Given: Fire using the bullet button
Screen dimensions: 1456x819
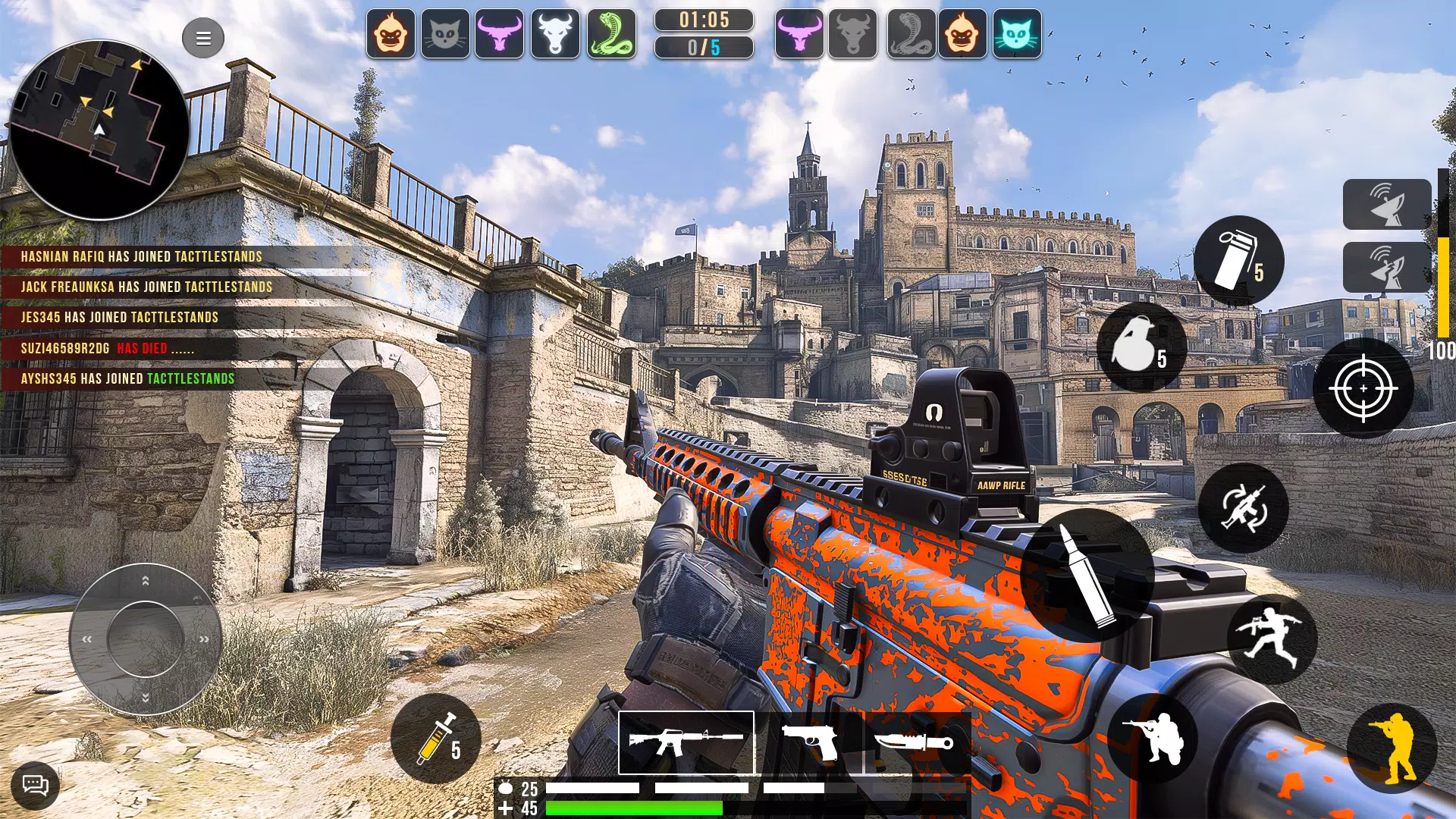Looking at the screenshot, I should pos(1088,576).
